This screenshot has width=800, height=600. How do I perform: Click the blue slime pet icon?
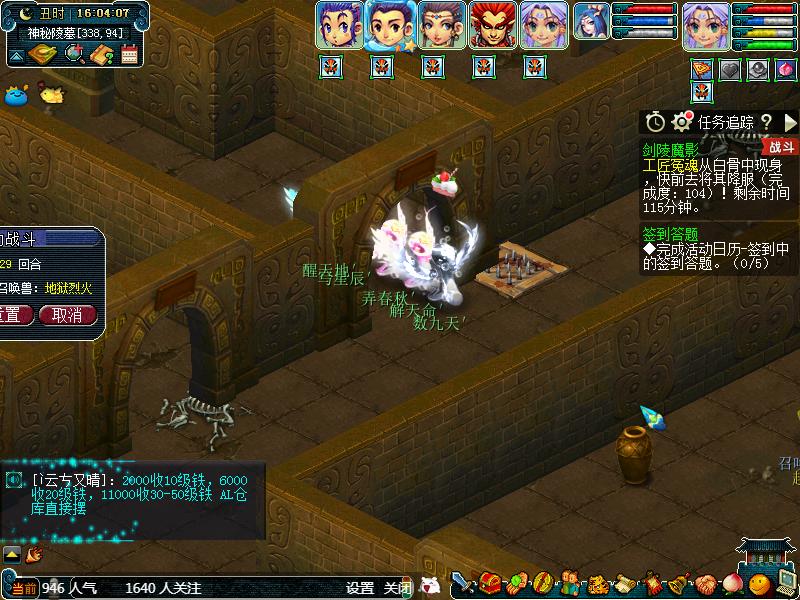16,96
